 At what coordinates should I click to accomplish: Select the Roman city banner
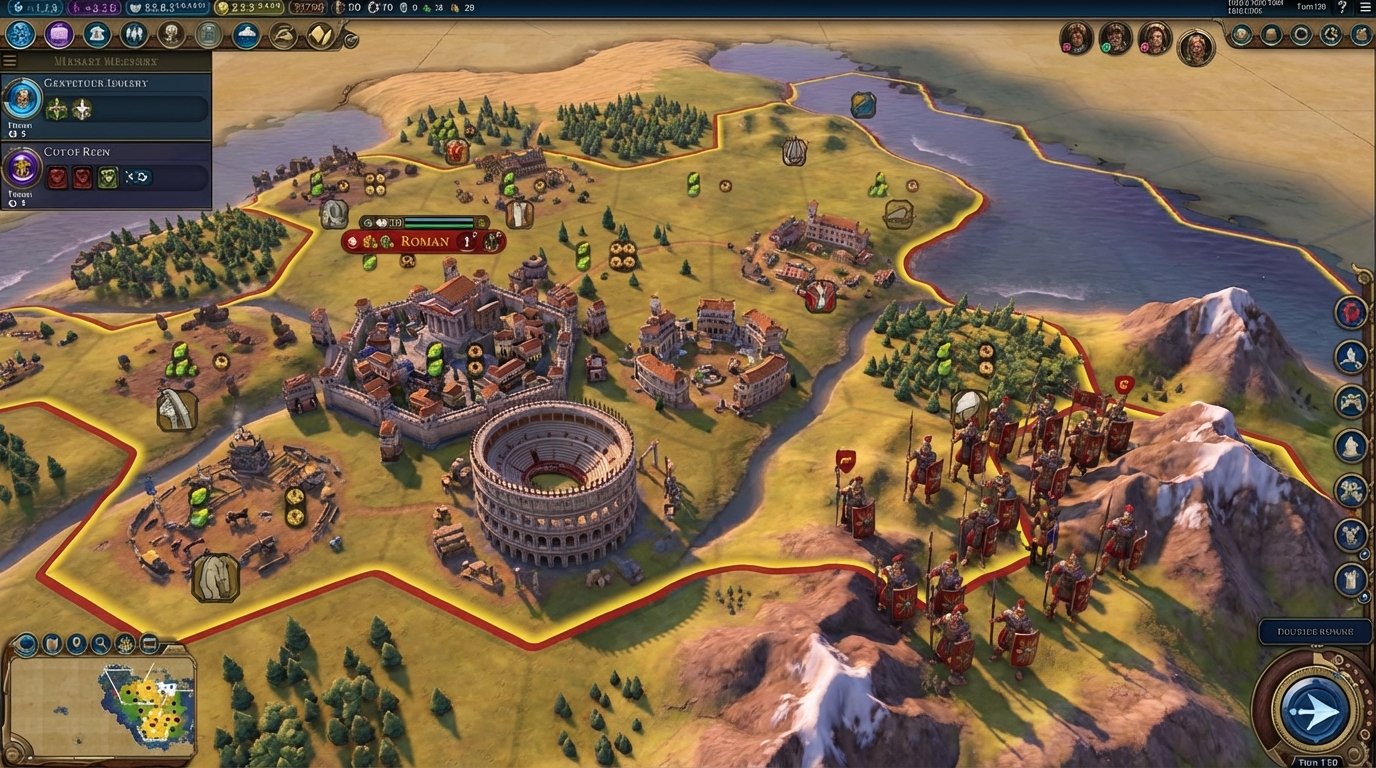423,241
